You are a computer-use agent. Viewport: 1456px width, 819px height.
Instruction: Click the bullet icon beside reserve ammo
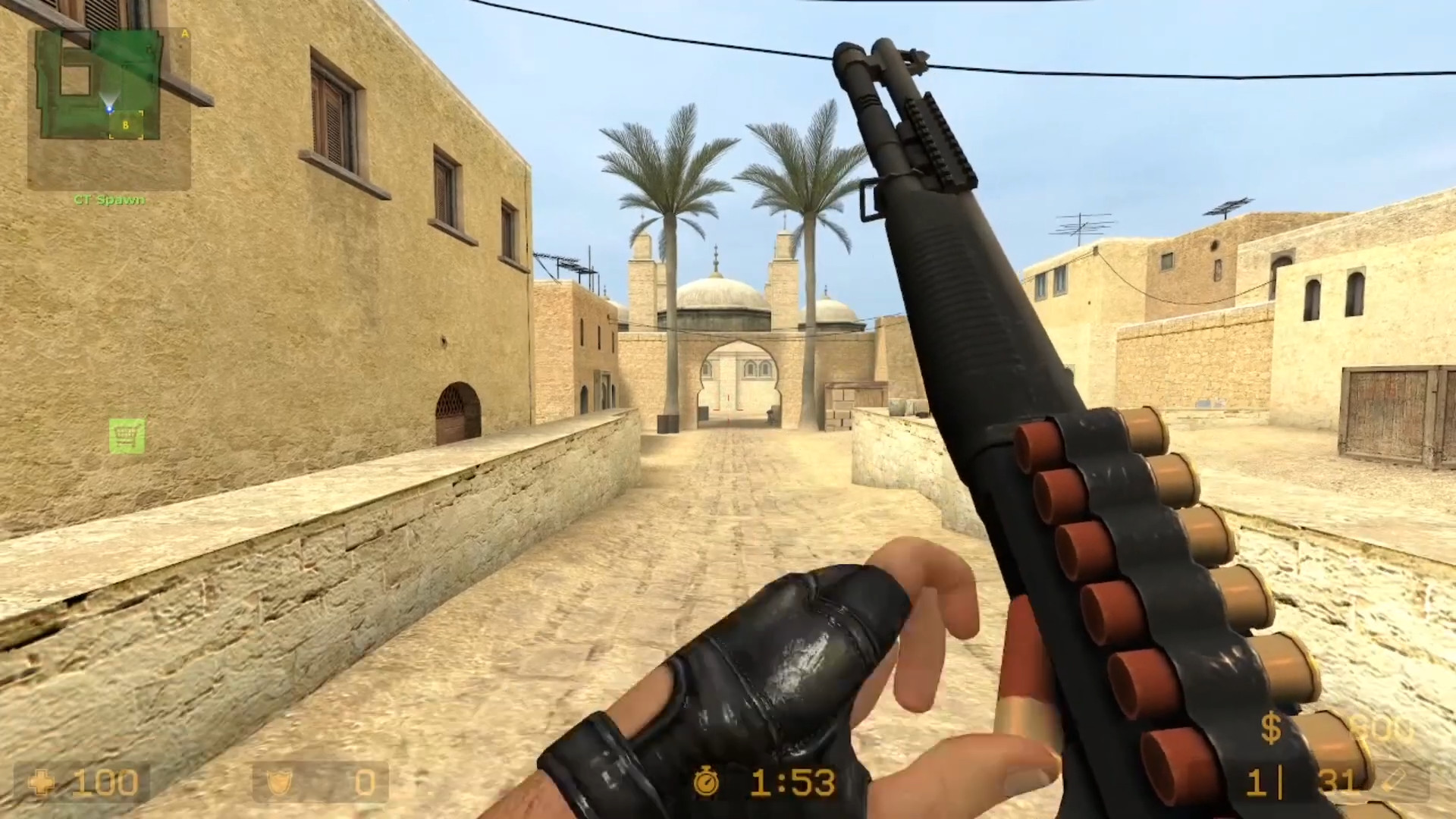[x=1395, y=781]
